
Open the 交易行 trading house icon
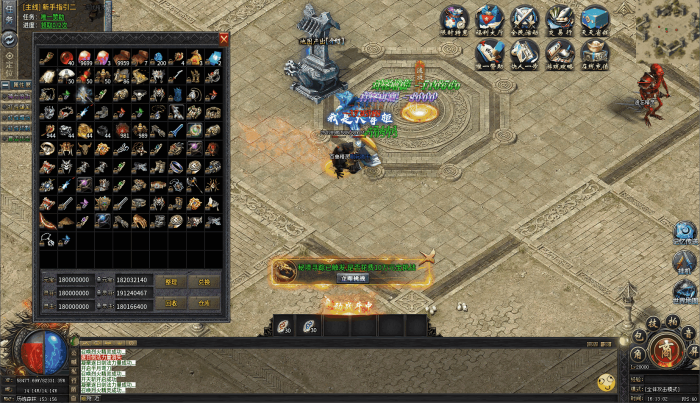pos(559,19)
